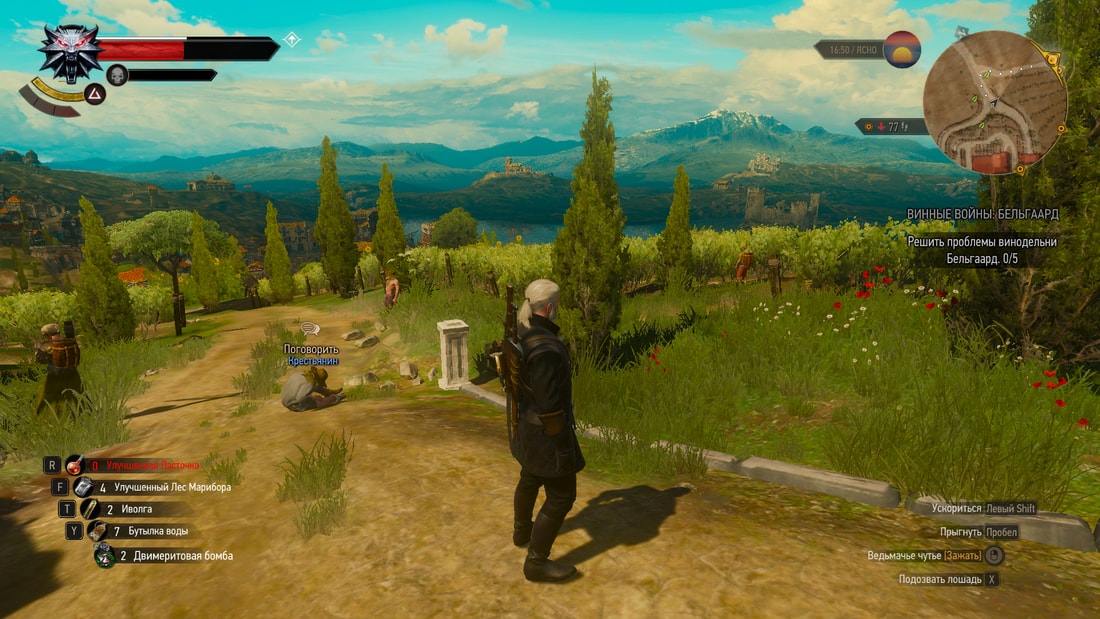Select the triangle sign icon under the medallion
Image resolution: width=1100 pixels, height=619 pixels.
click(93, 95)
